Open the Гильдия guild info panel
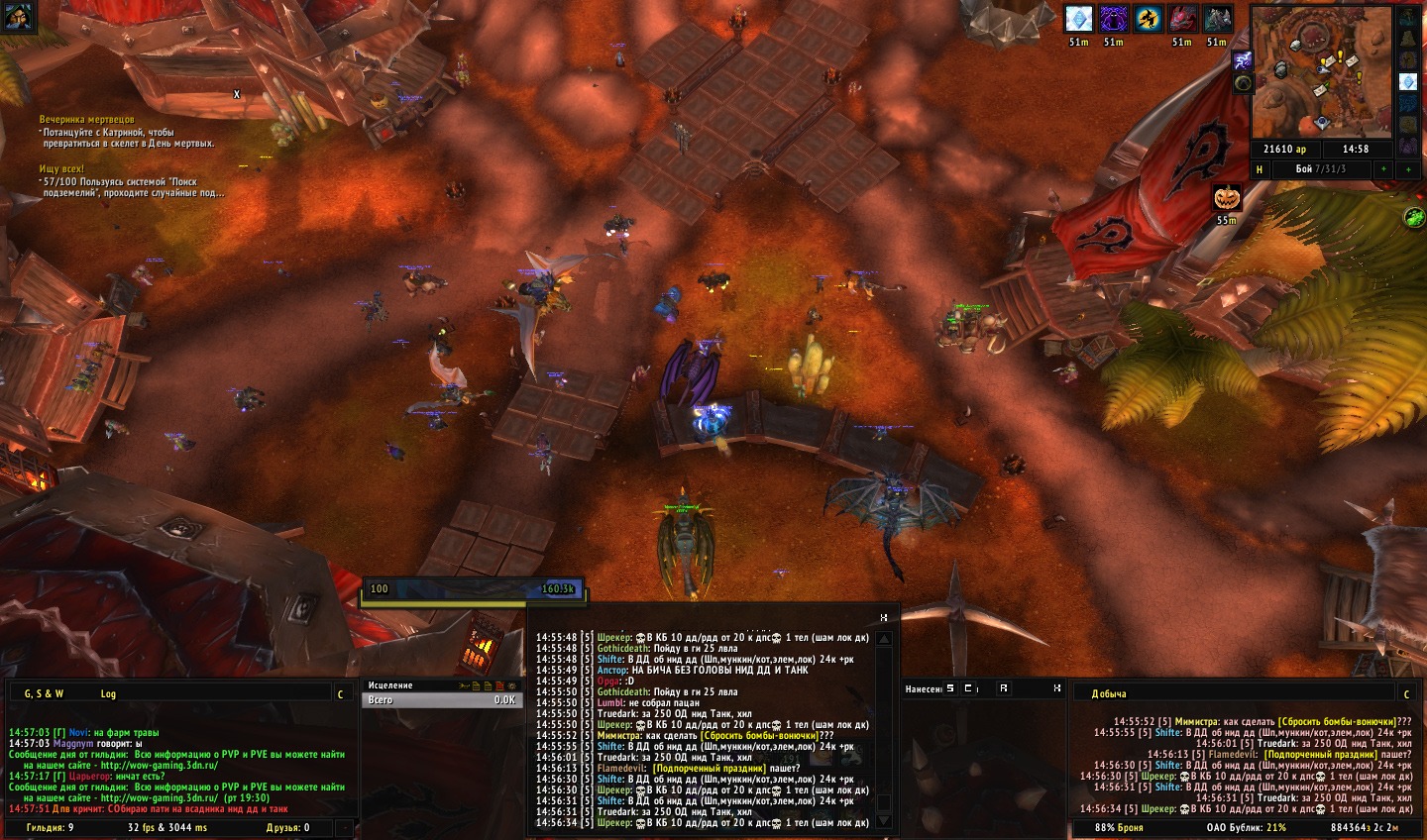This screenshot has width=1427, height=840. pos(51,827)
